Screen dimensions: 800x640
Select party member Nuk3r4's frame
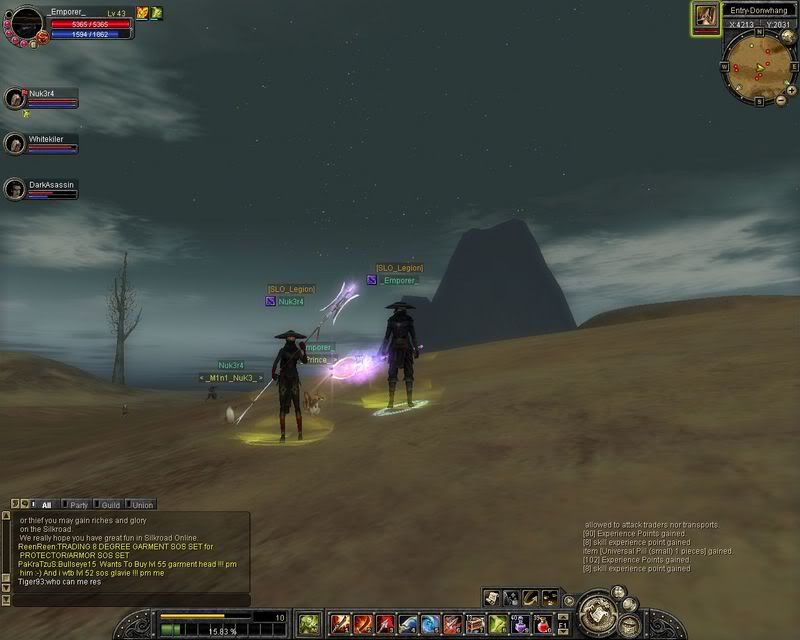[x=41, y=98]
